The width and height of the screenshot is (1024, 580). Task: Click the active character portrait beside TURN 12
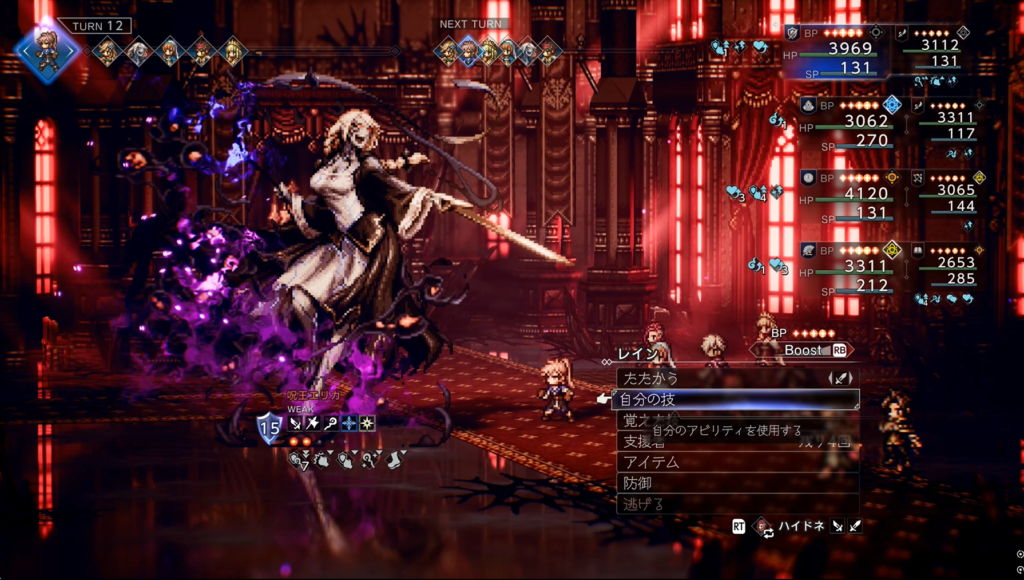tap(46, 50)
